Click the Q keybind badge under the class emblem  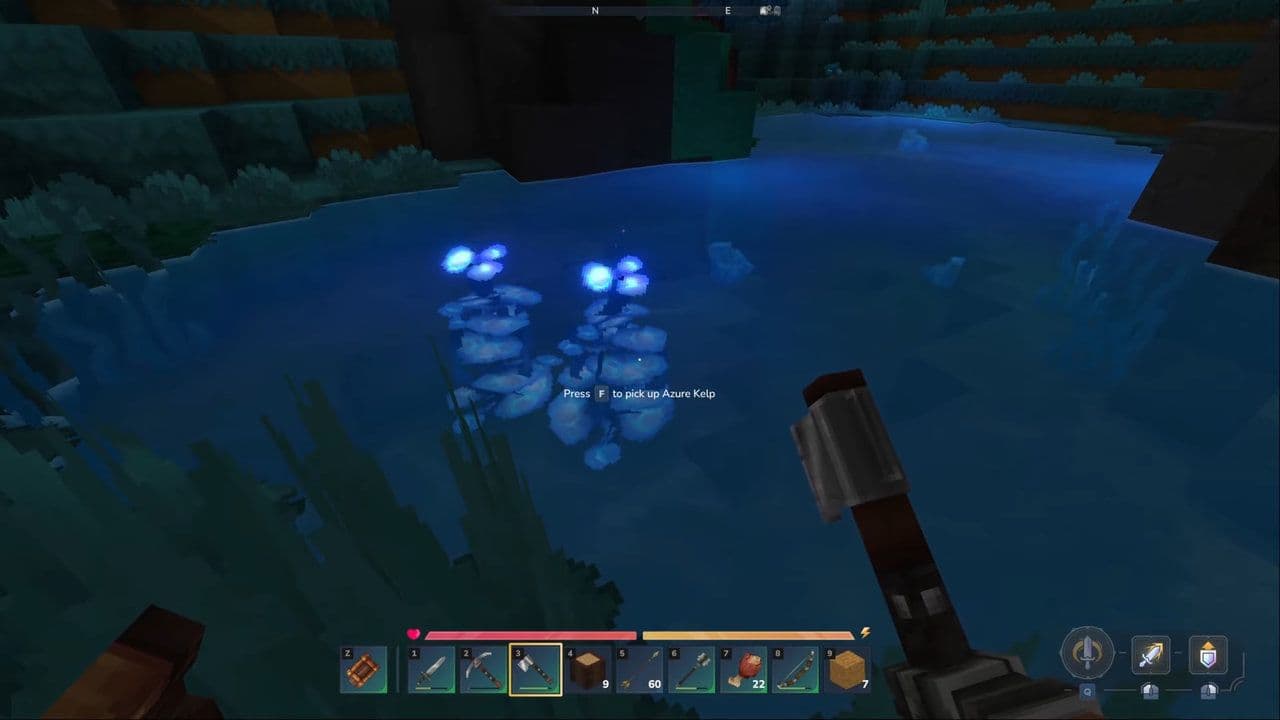(1086, 690)
